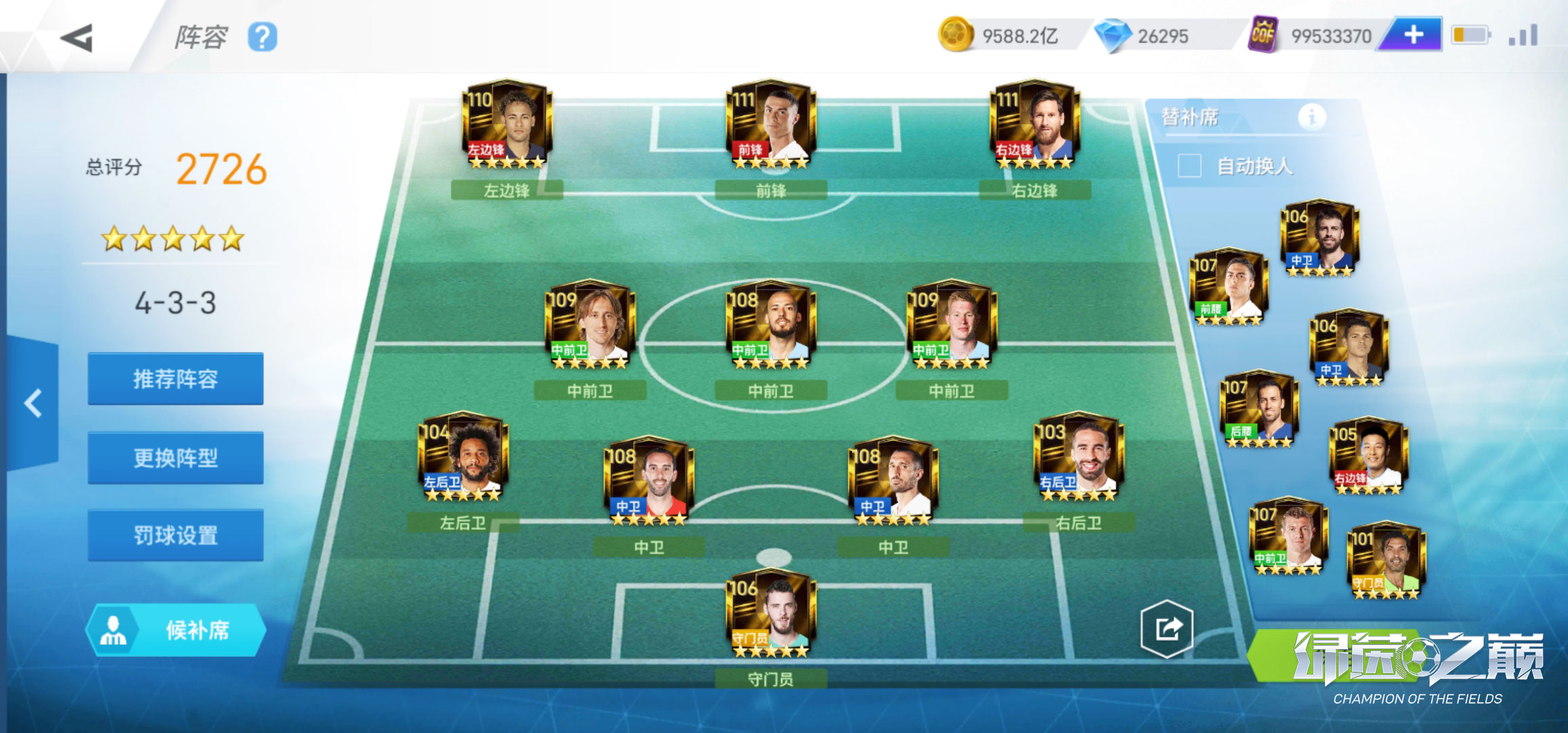Open the lineup help question mark
This screenshot has width=1568, height=733.
pyautogui.click(x=262, y=37)
